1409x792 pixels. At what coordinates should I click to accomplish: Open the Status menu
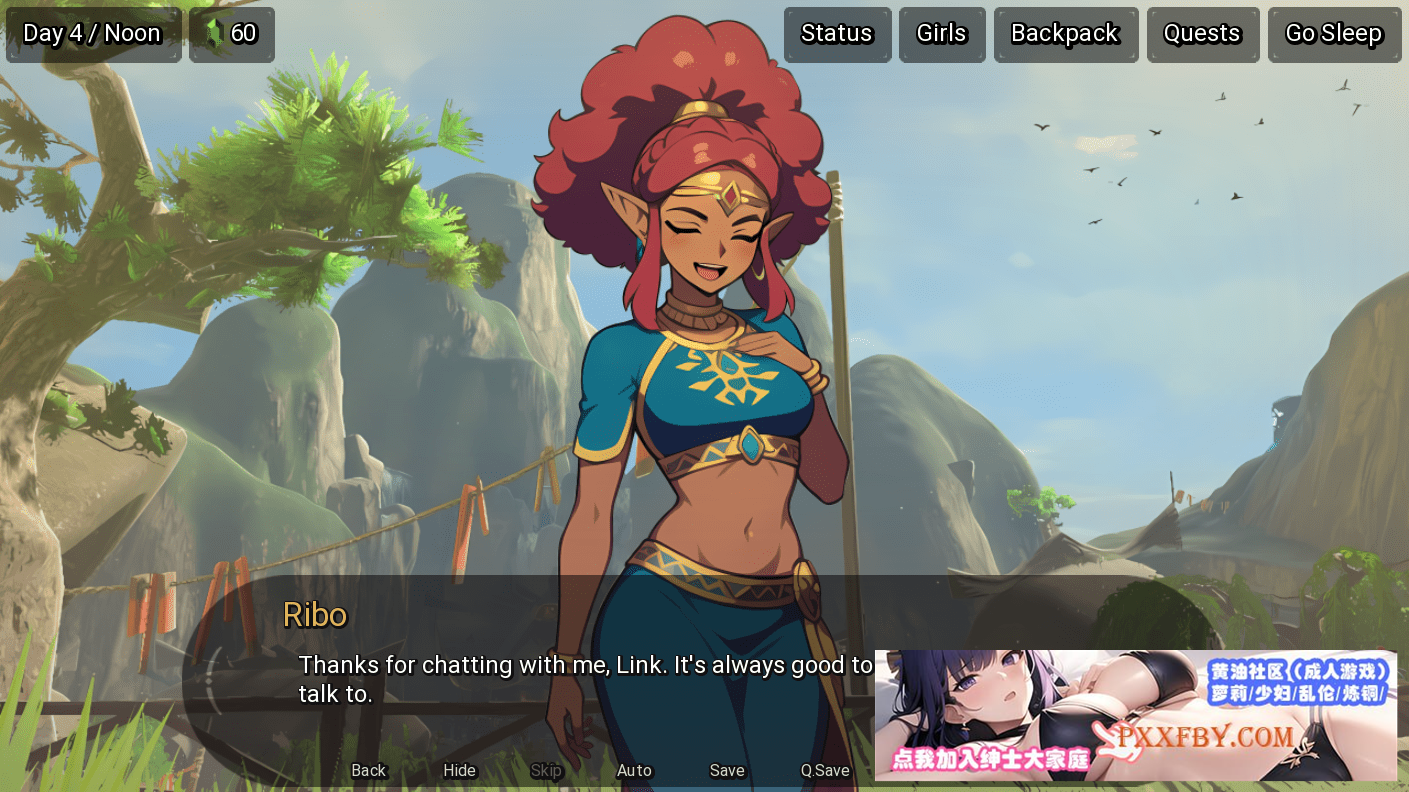[x=837, y=34]
